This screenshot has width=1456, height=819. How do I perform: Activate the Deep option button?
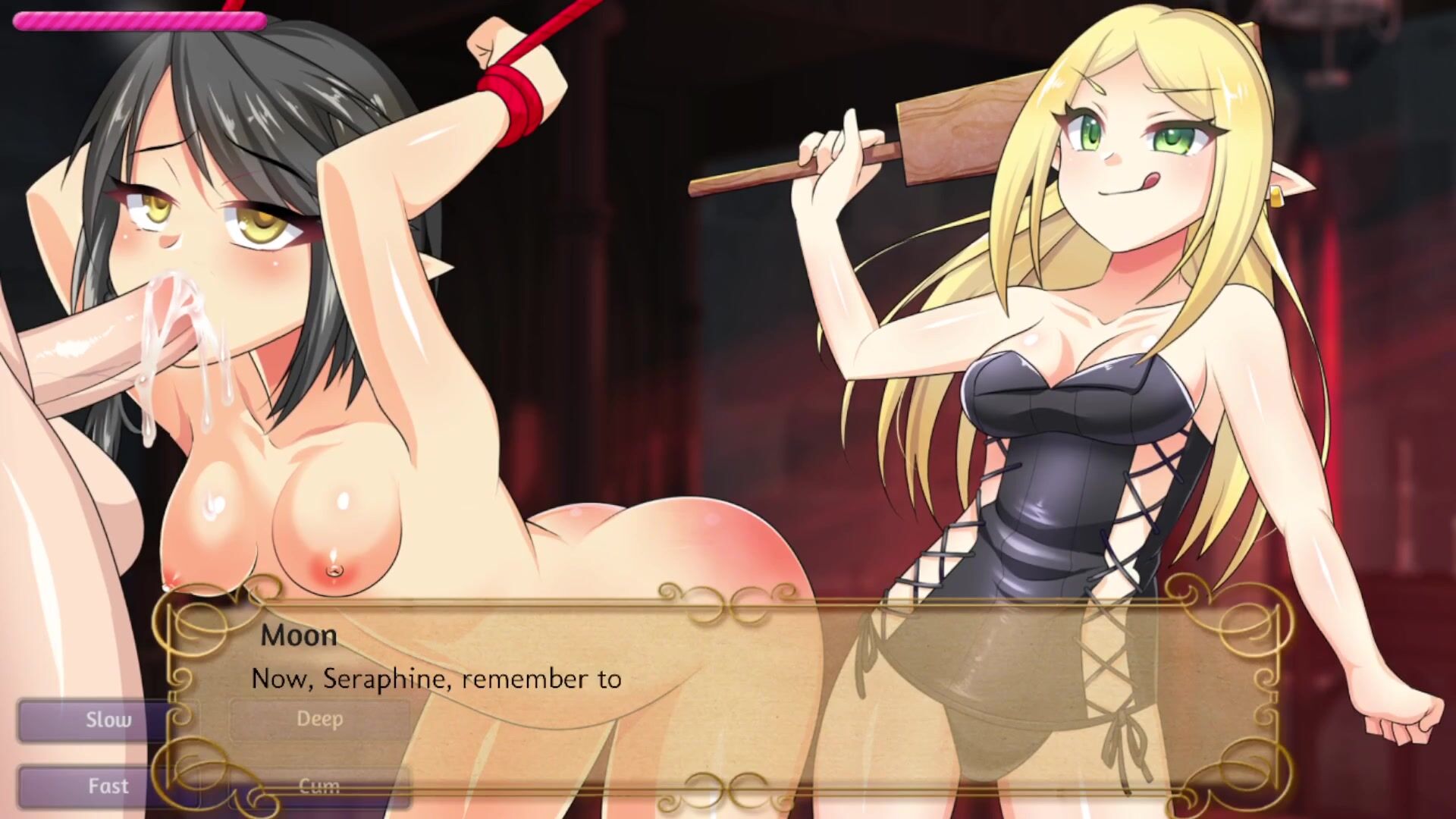(319, 719)
